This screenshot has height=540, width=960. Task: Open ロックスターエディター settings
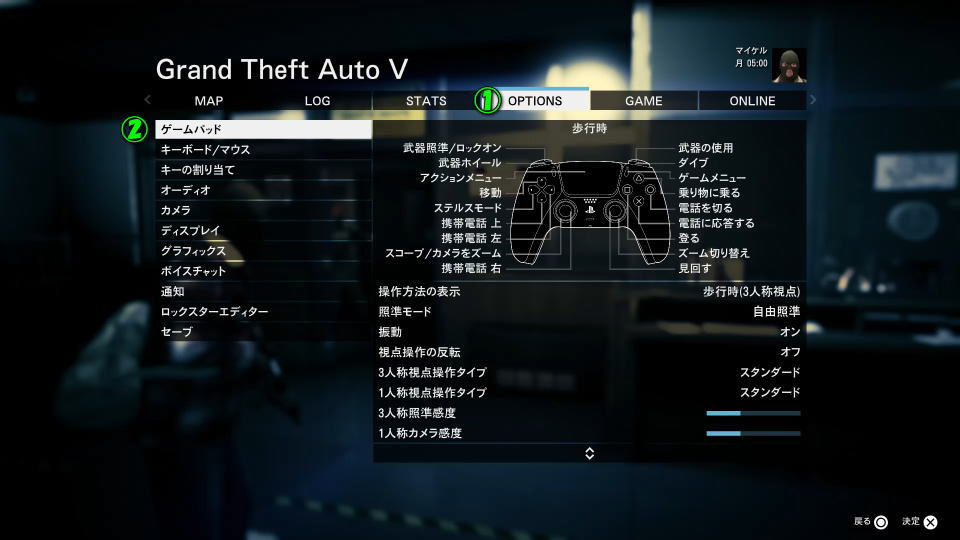coord(263,312)
